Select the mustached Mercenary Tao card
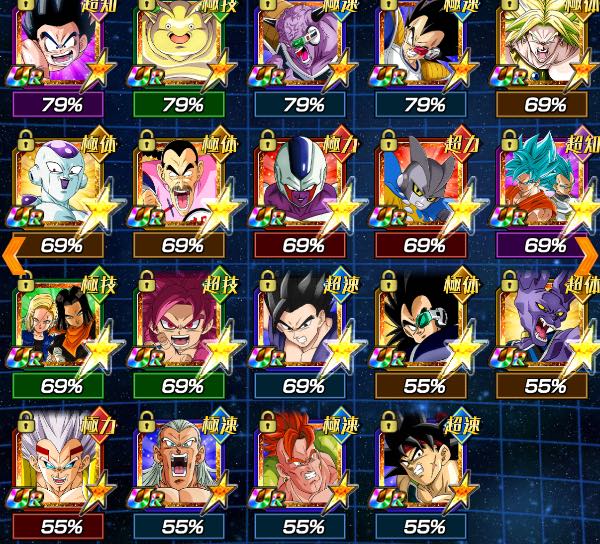The height and width of the screenshot is (544, 600). 181,186
